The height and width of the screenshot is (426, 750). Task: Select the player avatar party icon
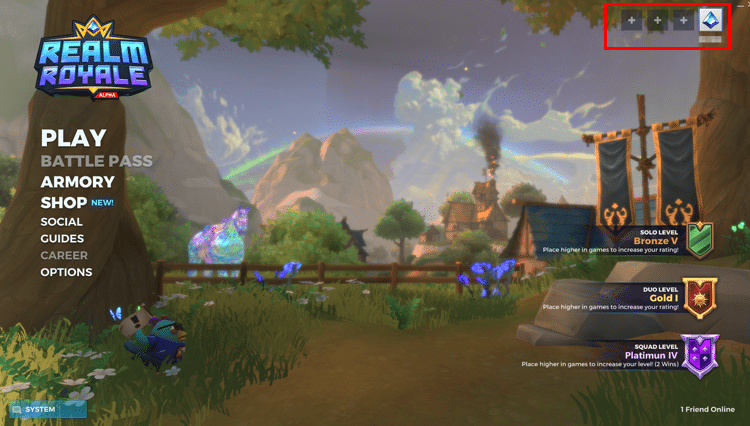pos(710,20)
